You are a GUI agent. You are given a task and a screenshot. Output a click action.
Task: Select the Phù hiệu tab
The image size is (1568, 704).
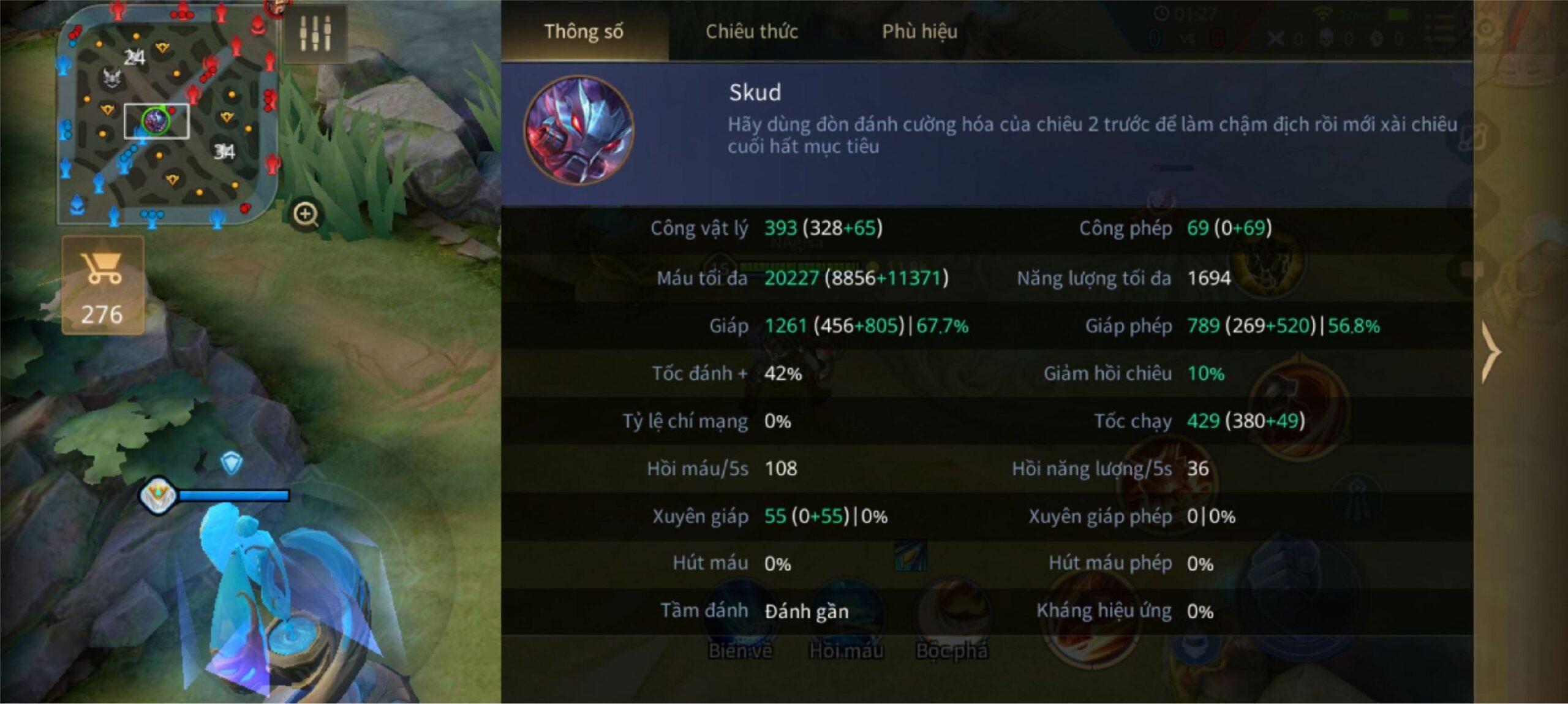point(919,32)
